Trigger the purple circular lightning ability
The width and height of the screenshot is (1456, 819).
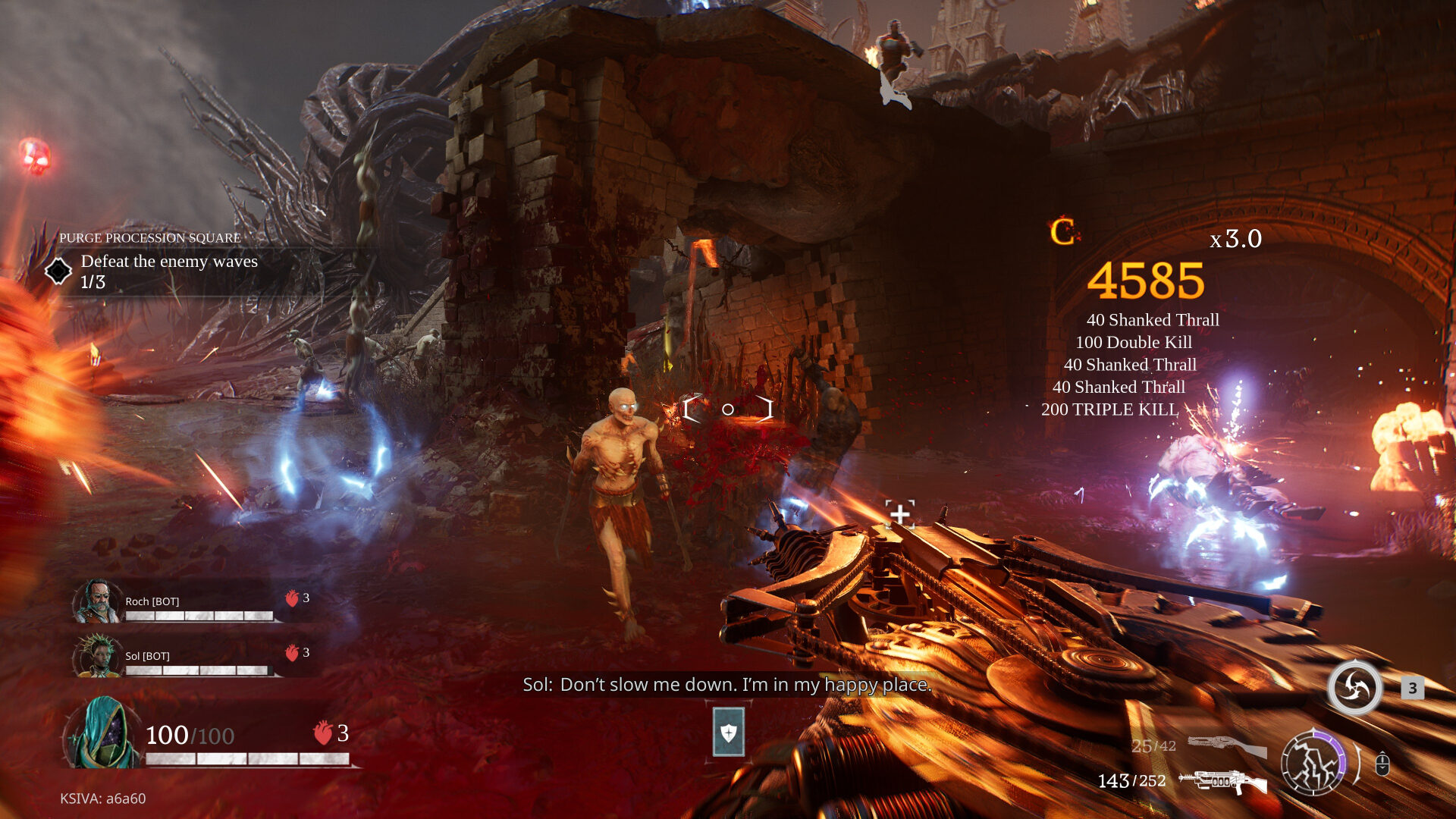point(1313,762)
